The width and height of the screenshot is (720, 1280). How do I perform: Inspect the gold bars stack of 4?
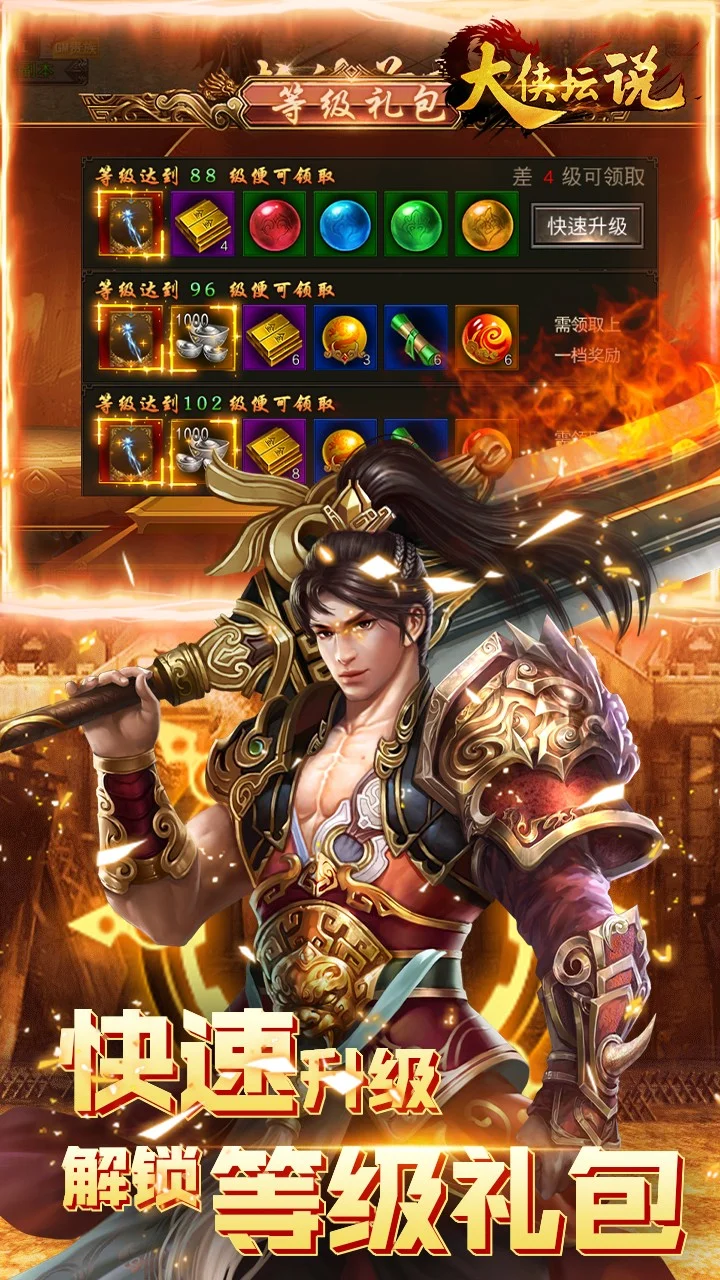point(204,224)
